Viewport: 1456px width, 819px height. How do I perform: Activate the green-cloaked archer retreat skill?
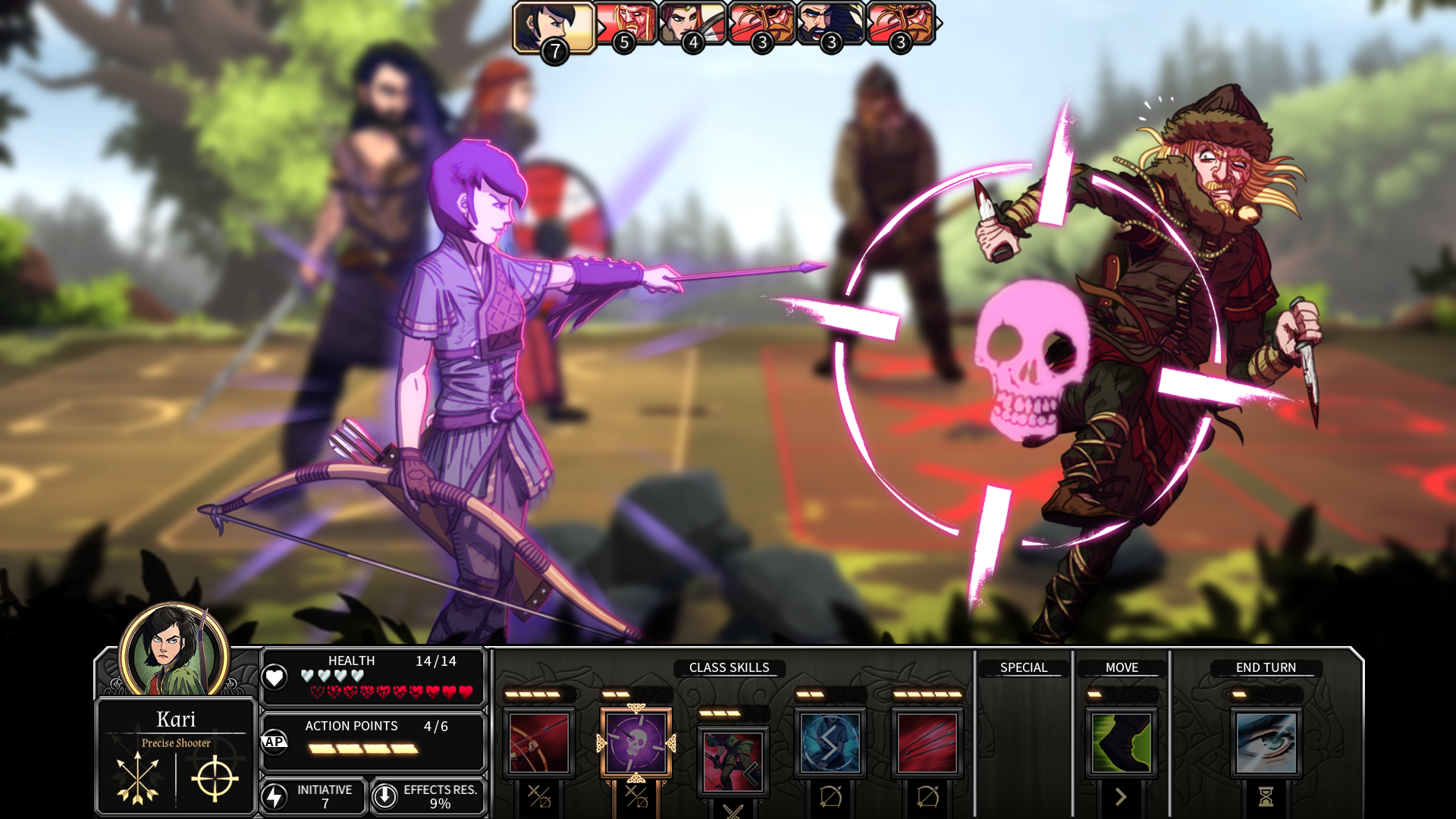point(733,761)
